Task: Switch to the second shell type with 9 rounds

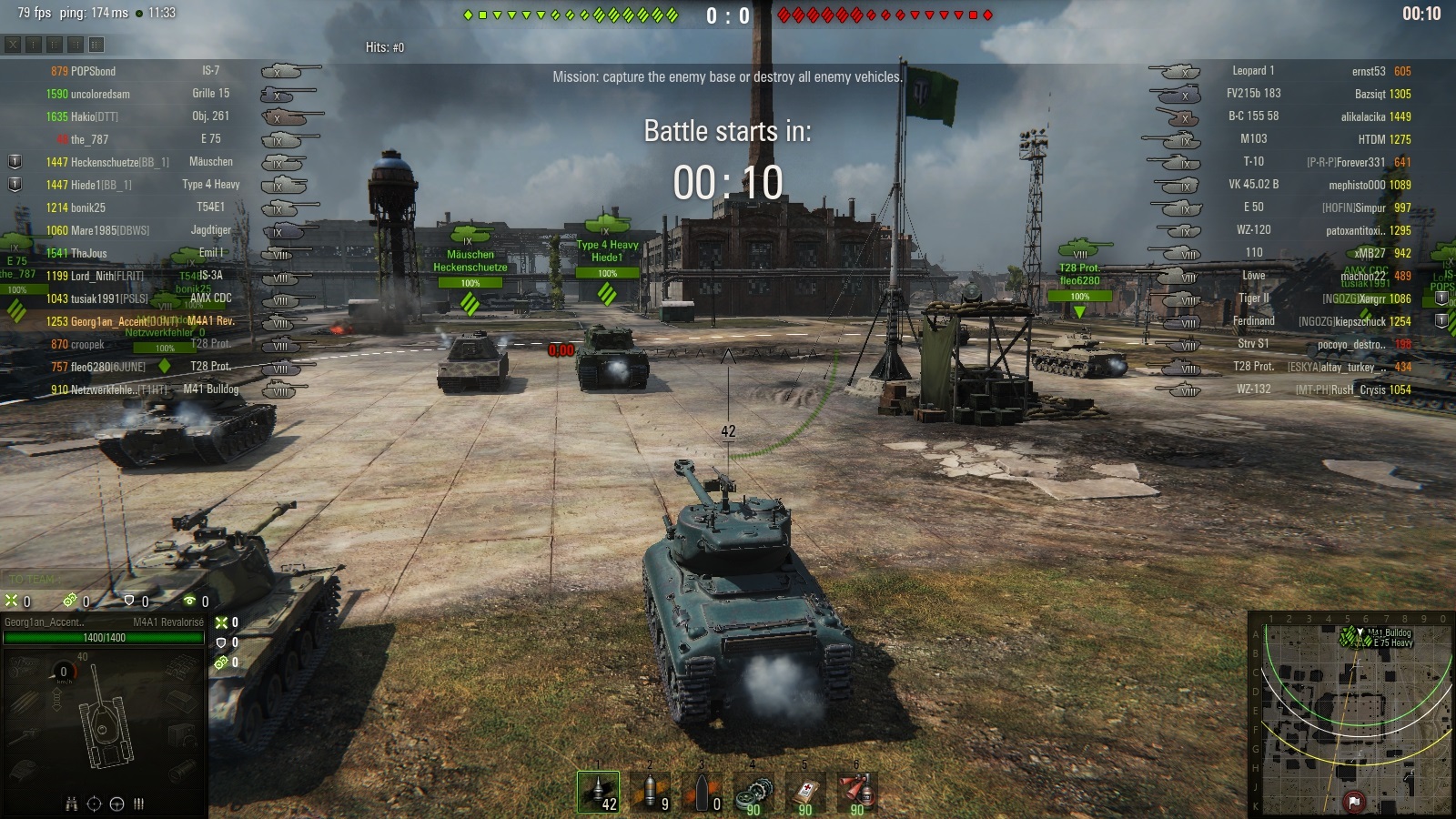Action: [650, 792]
